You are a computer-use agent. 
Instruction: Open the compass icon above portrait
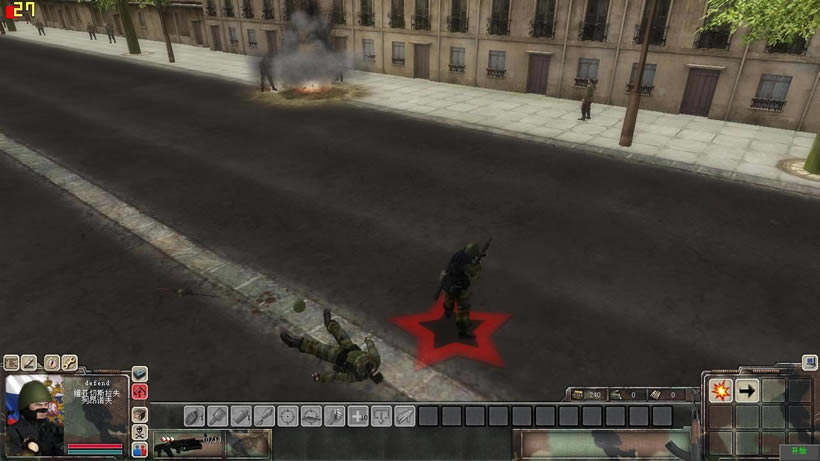point(49,363)
